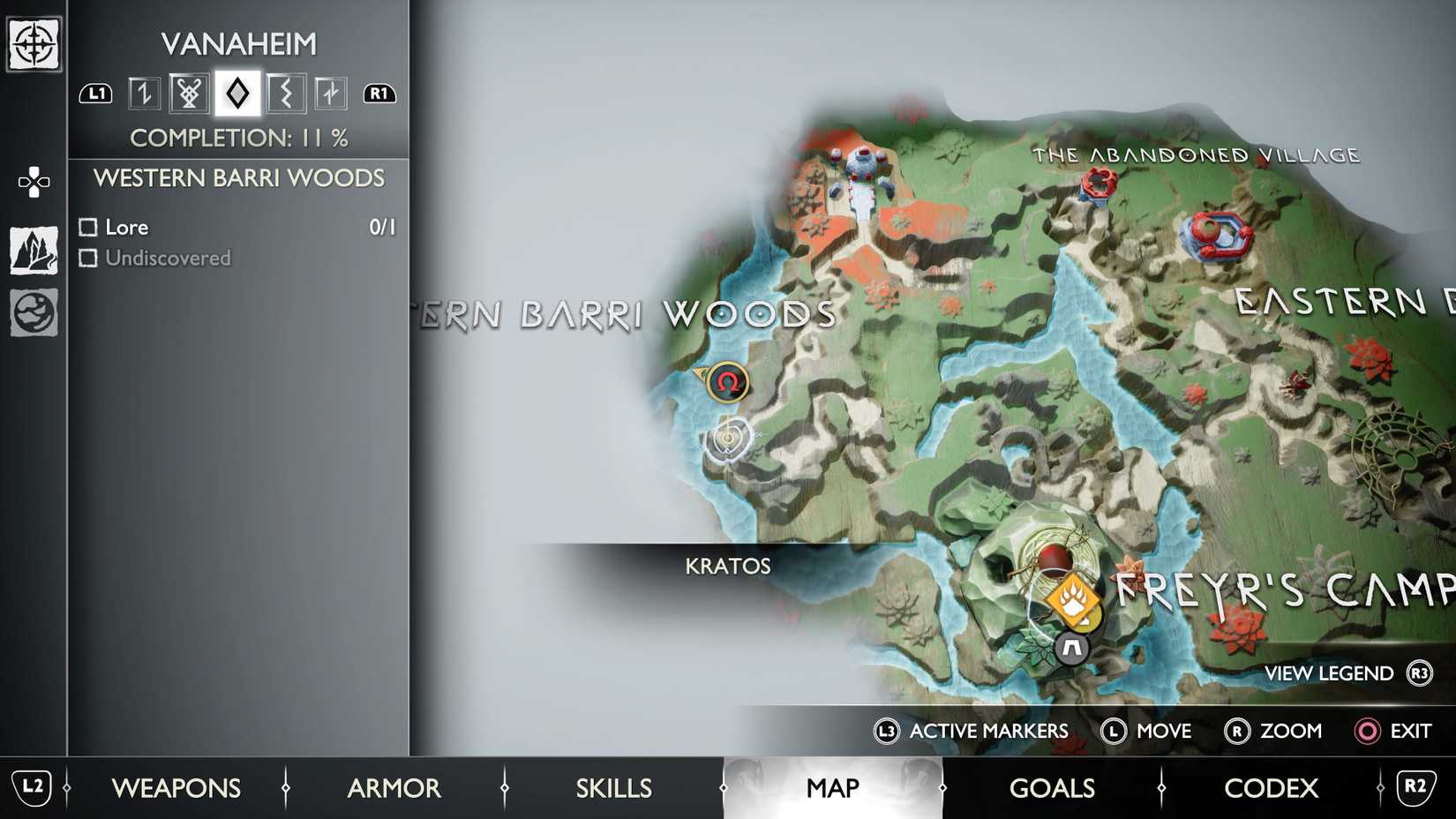
Task: Toggle the Undiscovered checkbox
Action: [x=88, y=258]
